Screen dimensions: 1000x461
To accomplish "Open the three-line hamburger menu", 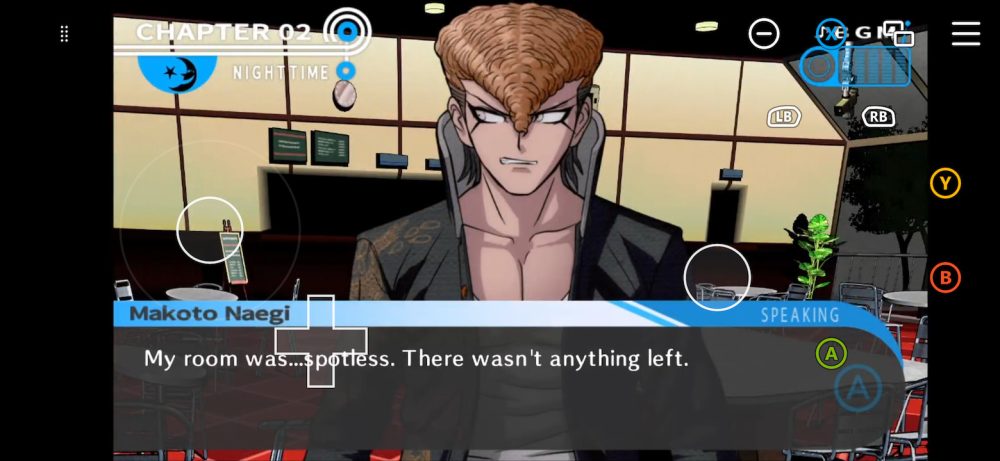I will [965, 34].
